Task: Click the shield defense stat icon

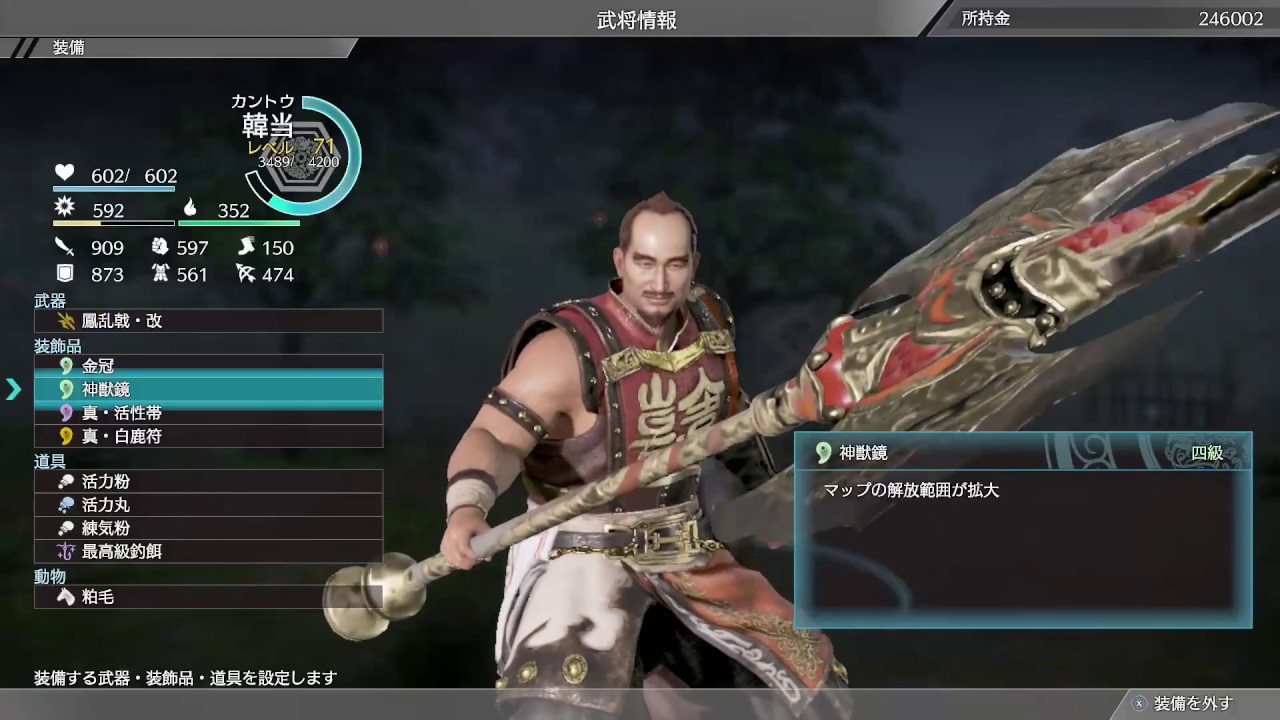Action: [64, 273]
